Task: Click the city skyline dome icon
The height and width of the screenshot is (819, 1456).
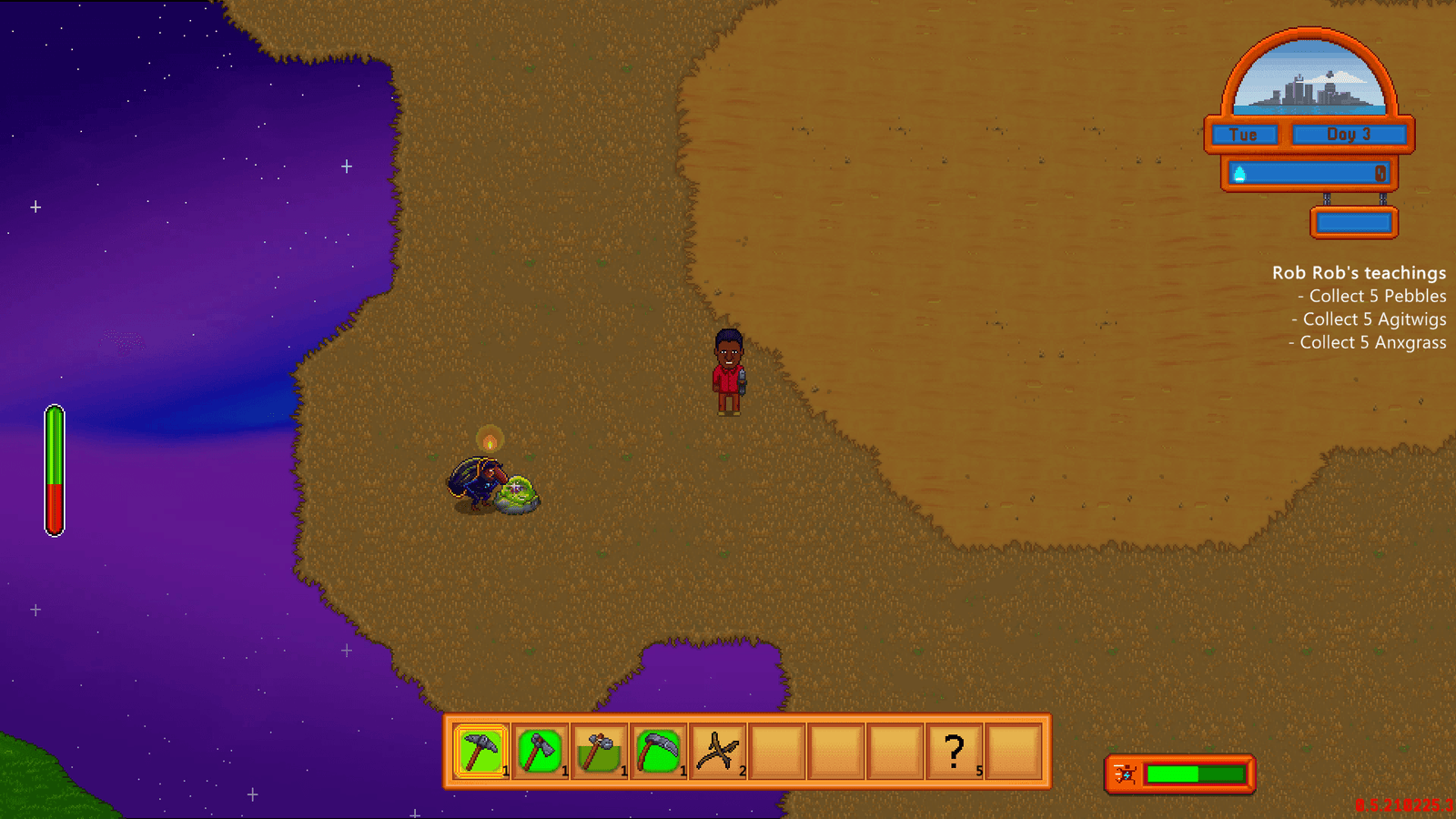Action: [x=1309, y=80]
